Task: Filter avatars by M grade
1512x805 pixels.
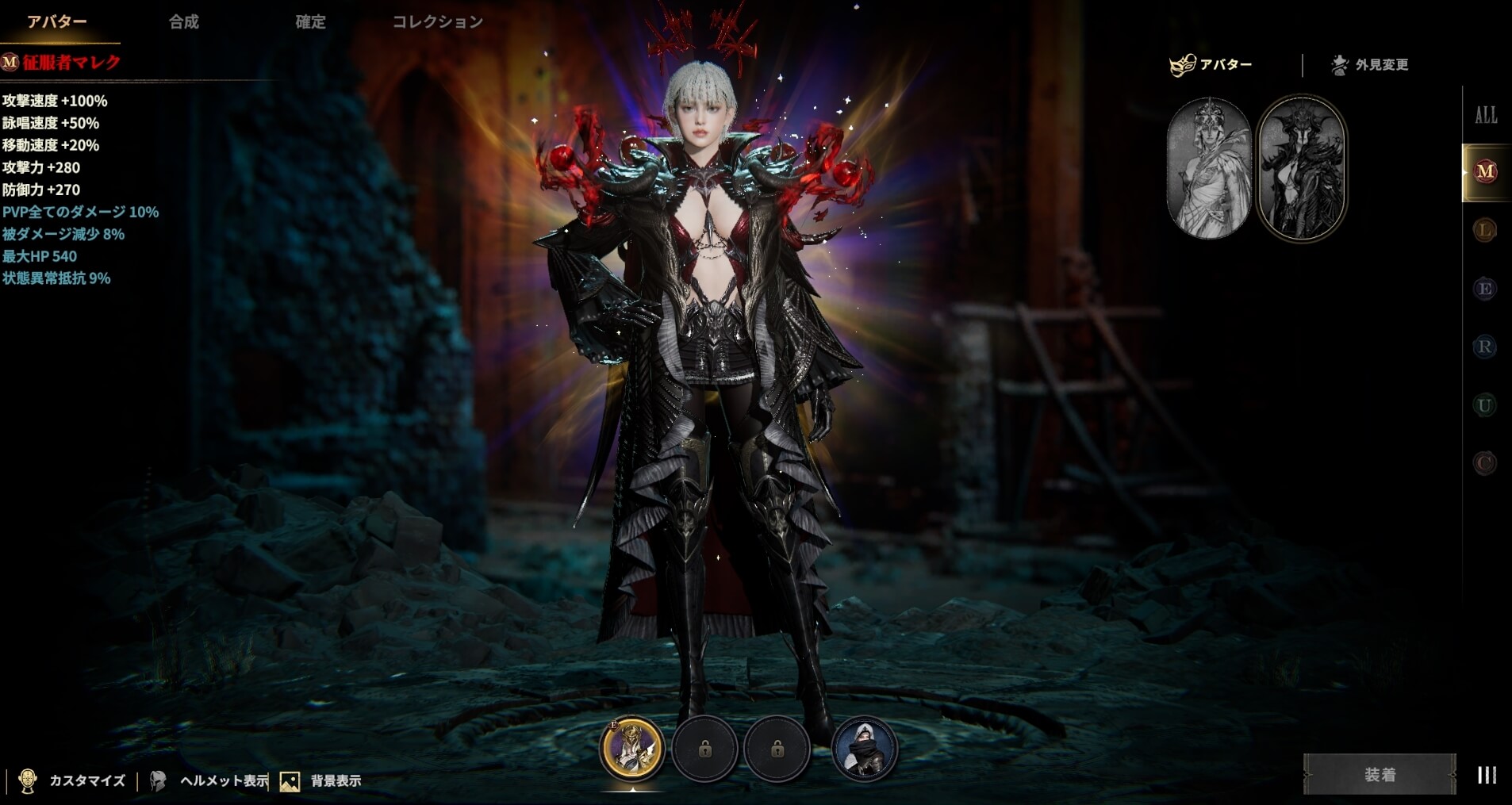Action: pos(1485,171)
